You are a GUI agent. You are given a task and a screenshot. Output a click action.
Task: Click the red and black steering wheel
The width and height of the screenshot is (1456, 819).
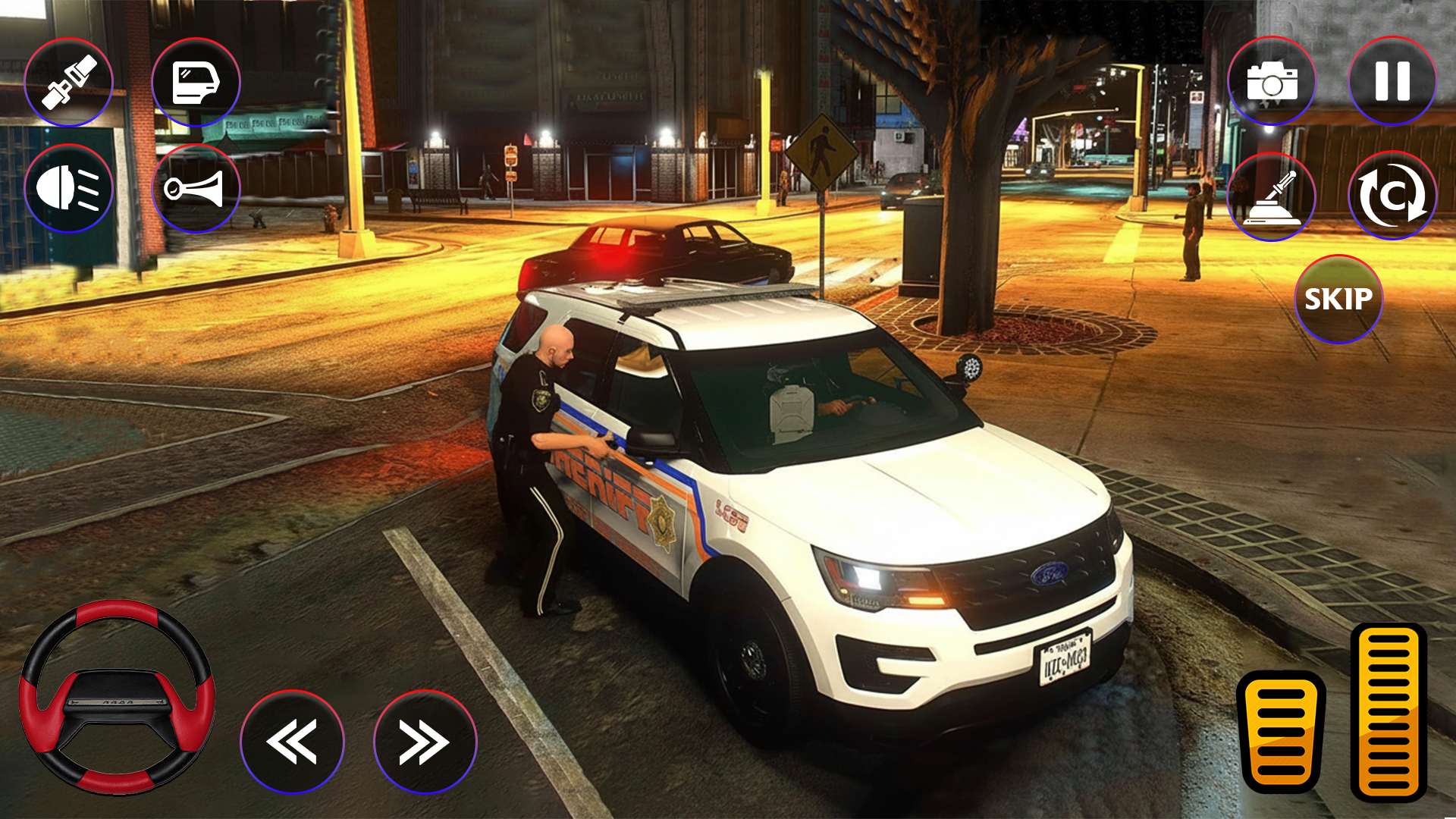click(x=117, y=696)
